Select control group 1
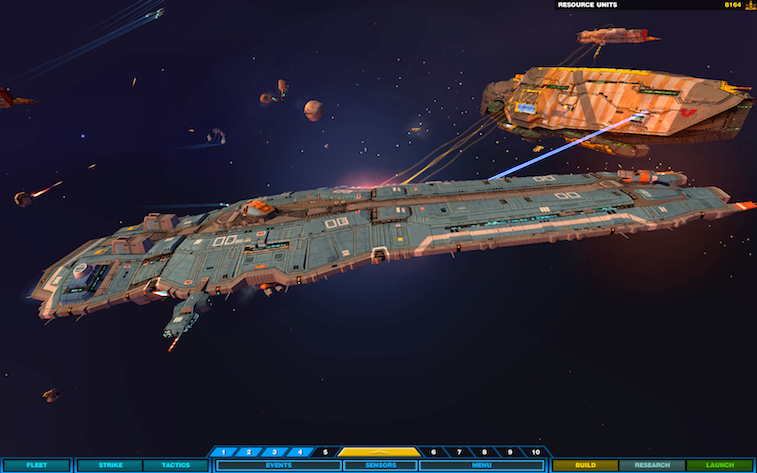Viewport: 757px width, 473px height. tap(224, 452)
